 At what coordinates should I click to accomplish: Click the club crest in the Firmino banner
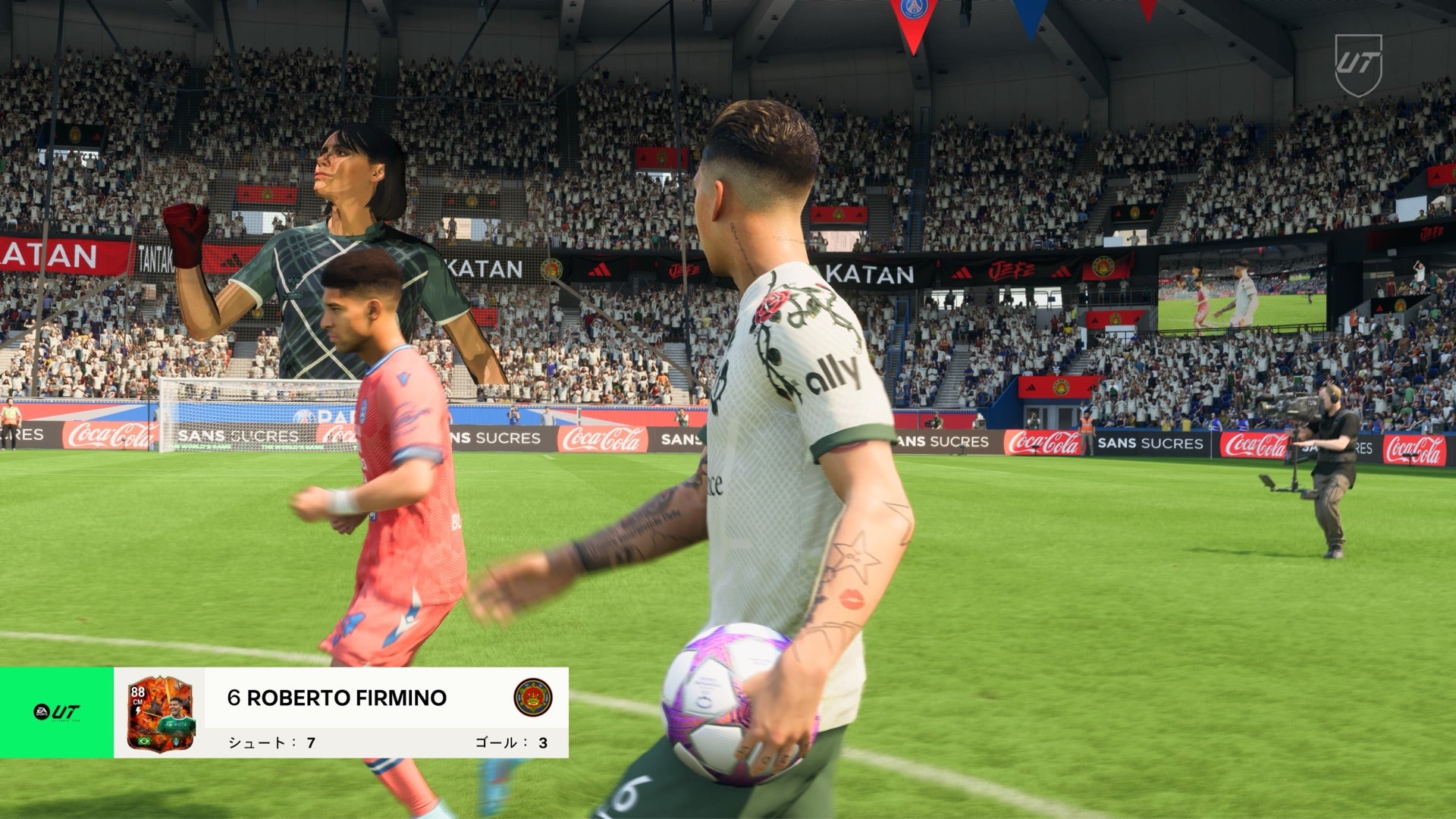532,698
